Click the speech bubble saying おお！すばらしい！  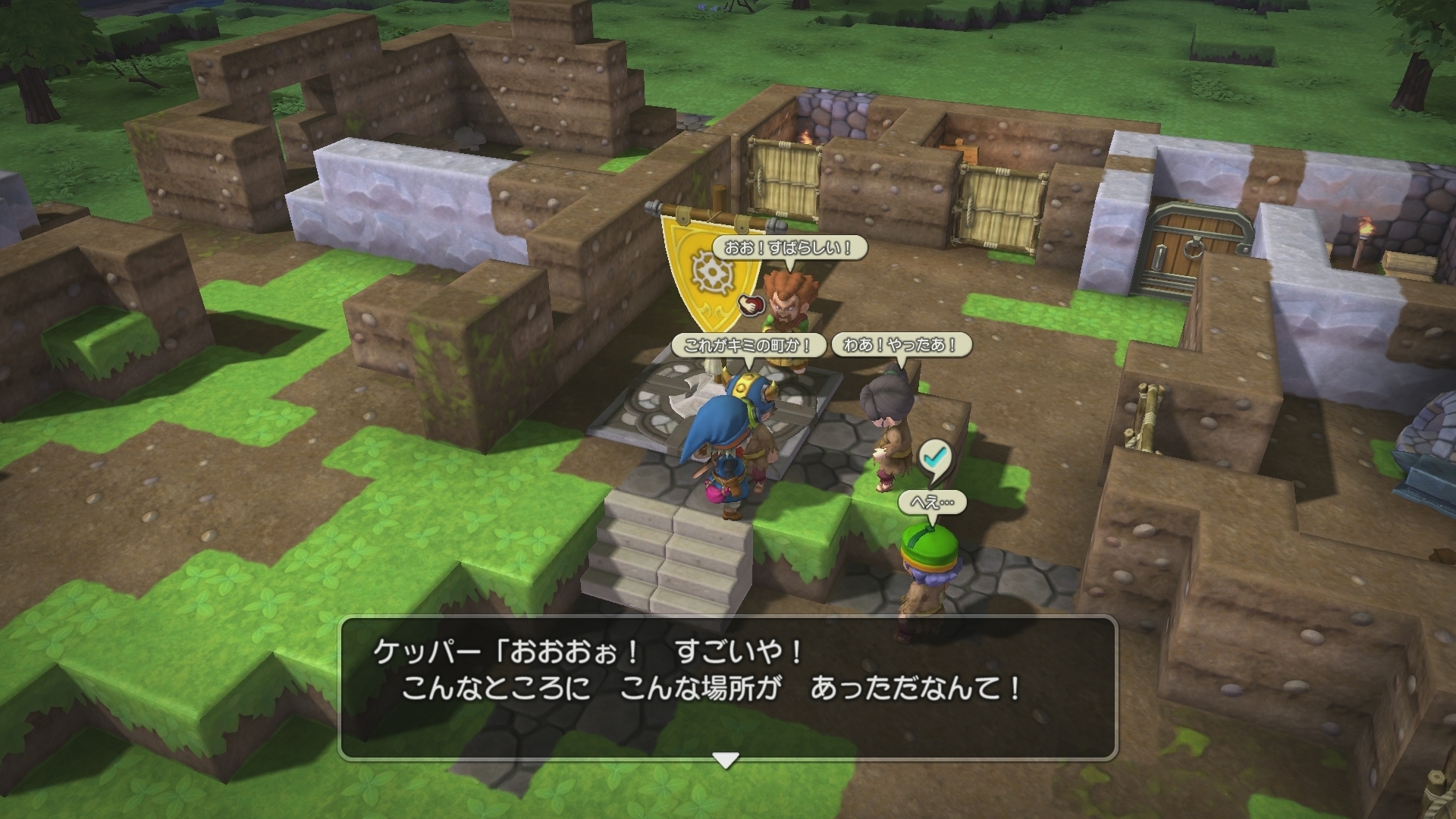point(792,246)
